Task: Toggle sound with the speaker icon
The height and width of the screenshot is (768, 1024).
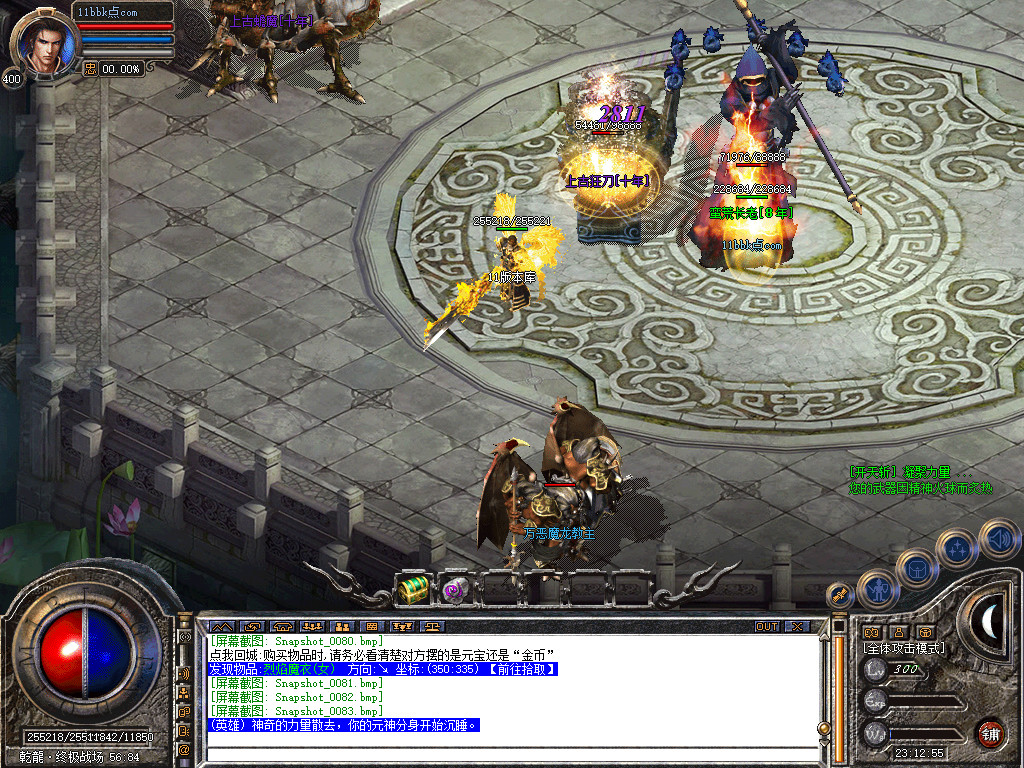Action: pyautogui.click(x=998, y=538)
